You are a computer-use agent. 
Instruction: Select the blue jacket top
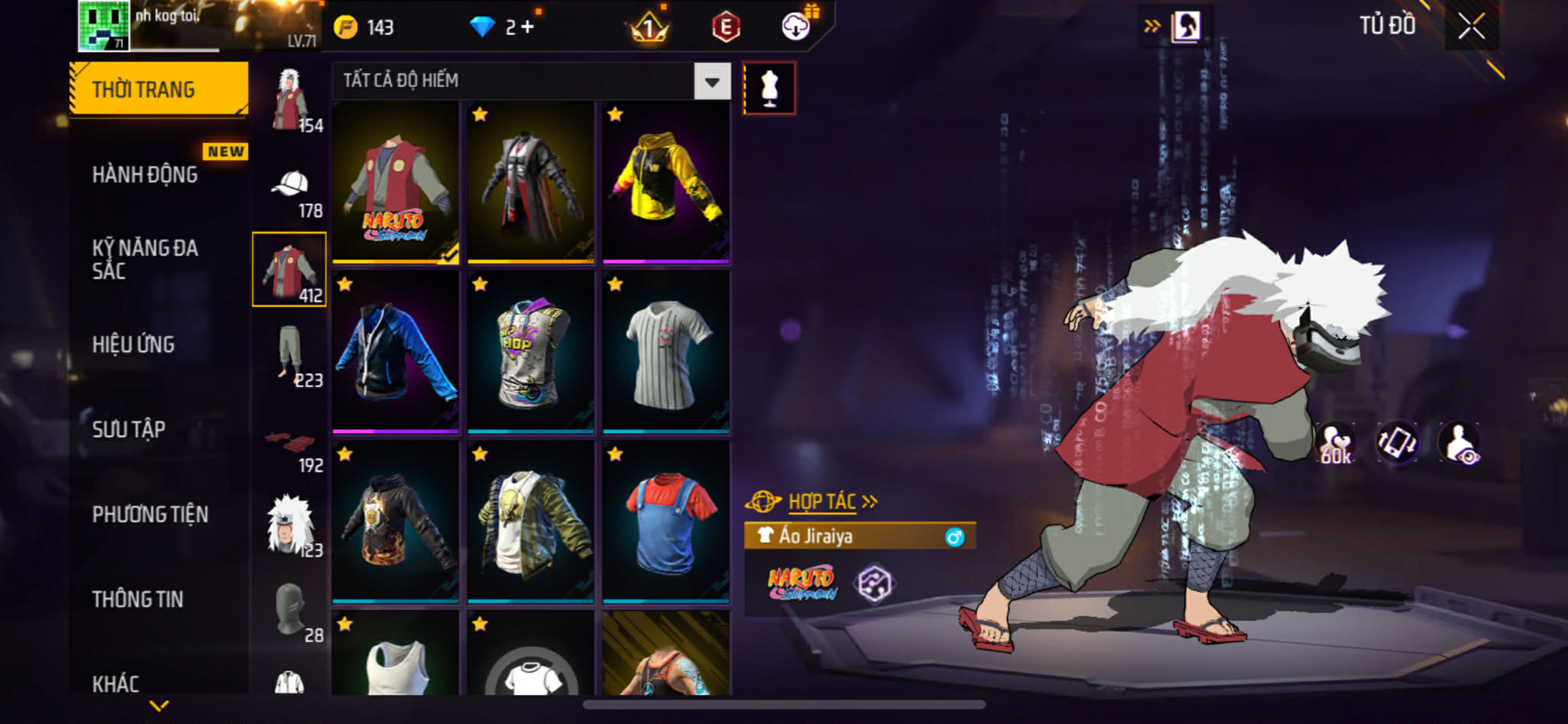pos(395,353)
